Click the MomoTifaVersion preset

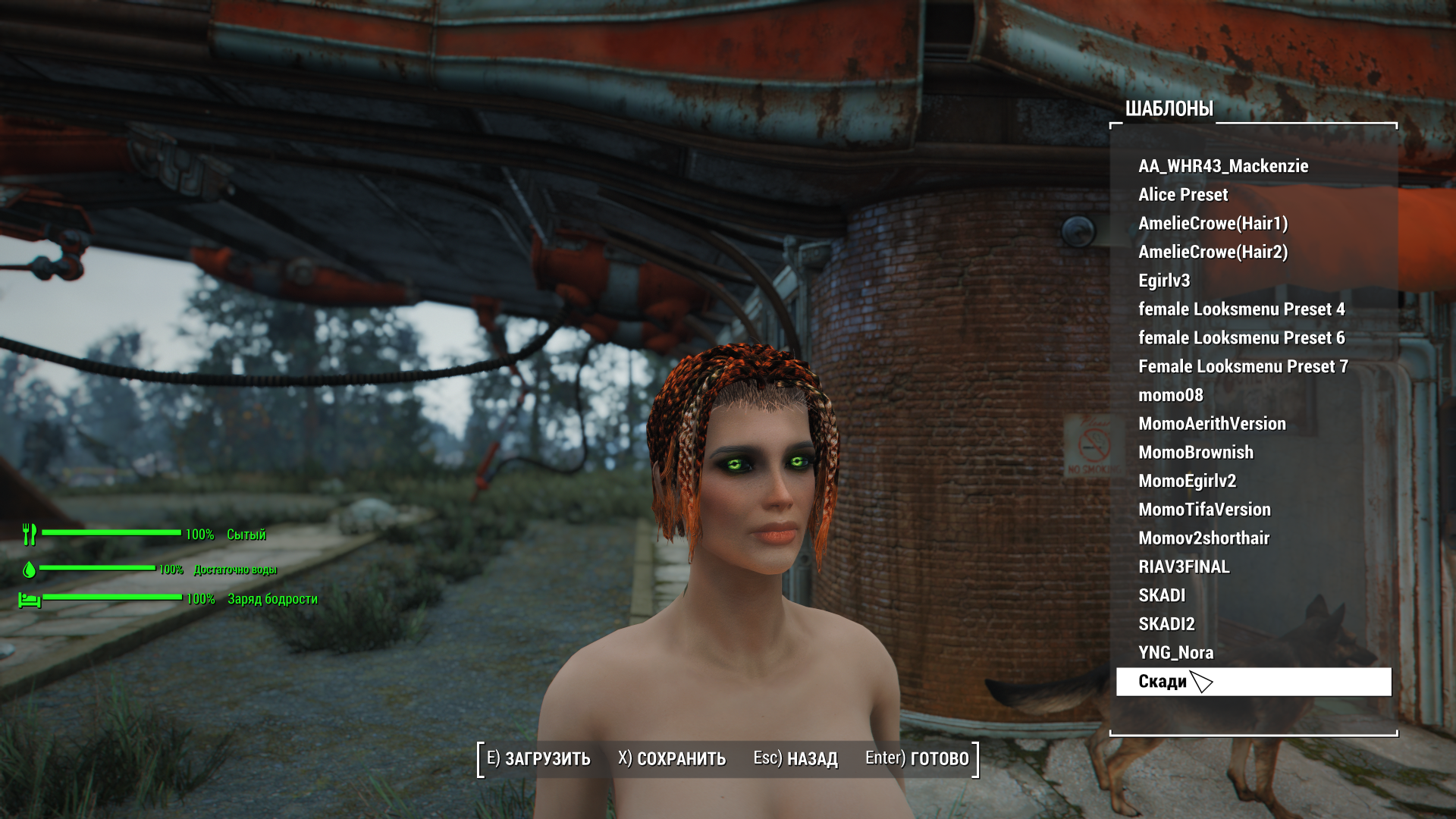tap(1203, 510)
